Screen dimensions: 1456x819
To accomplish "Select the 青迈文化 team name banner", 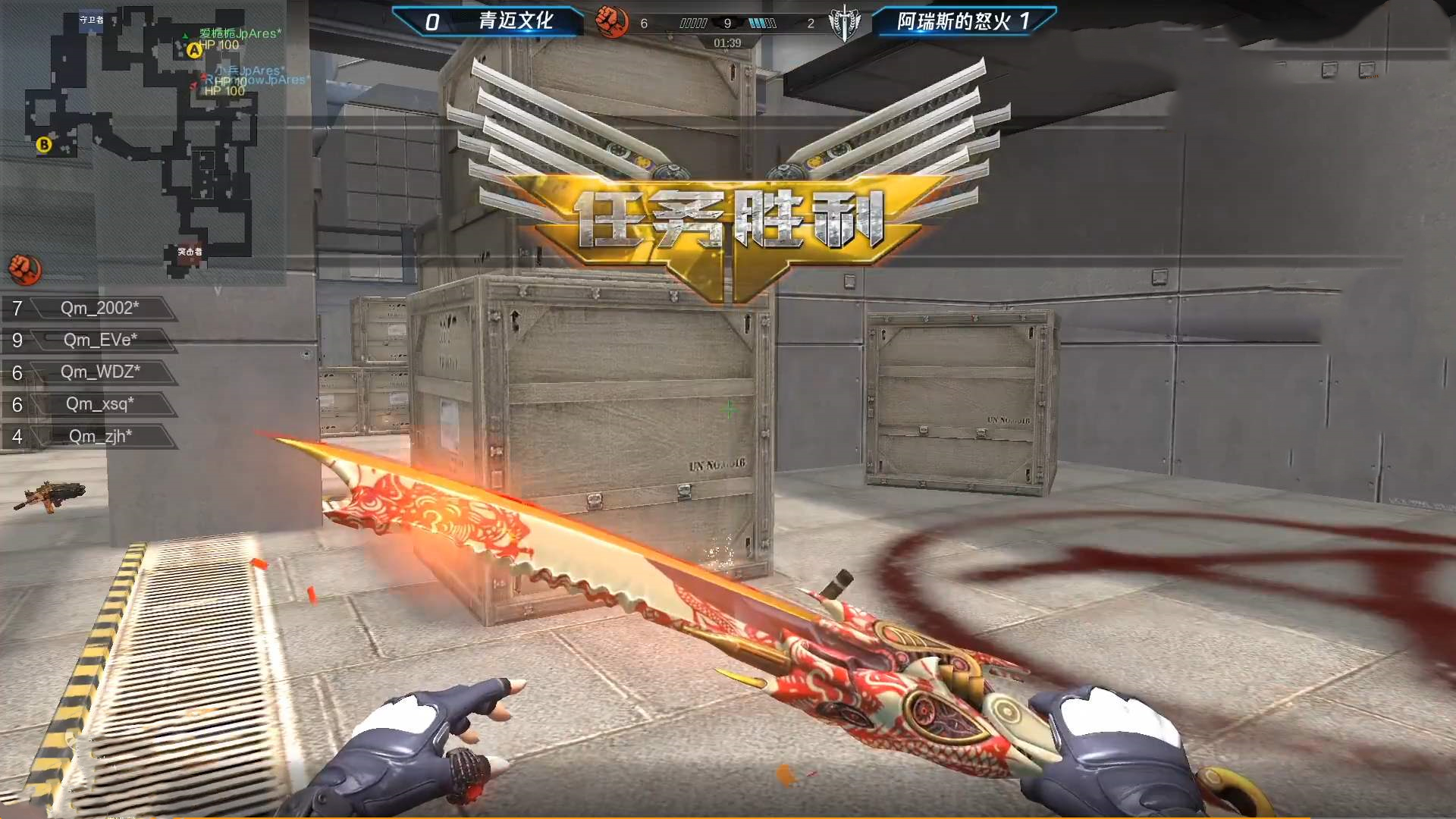I will click(515, 21).
